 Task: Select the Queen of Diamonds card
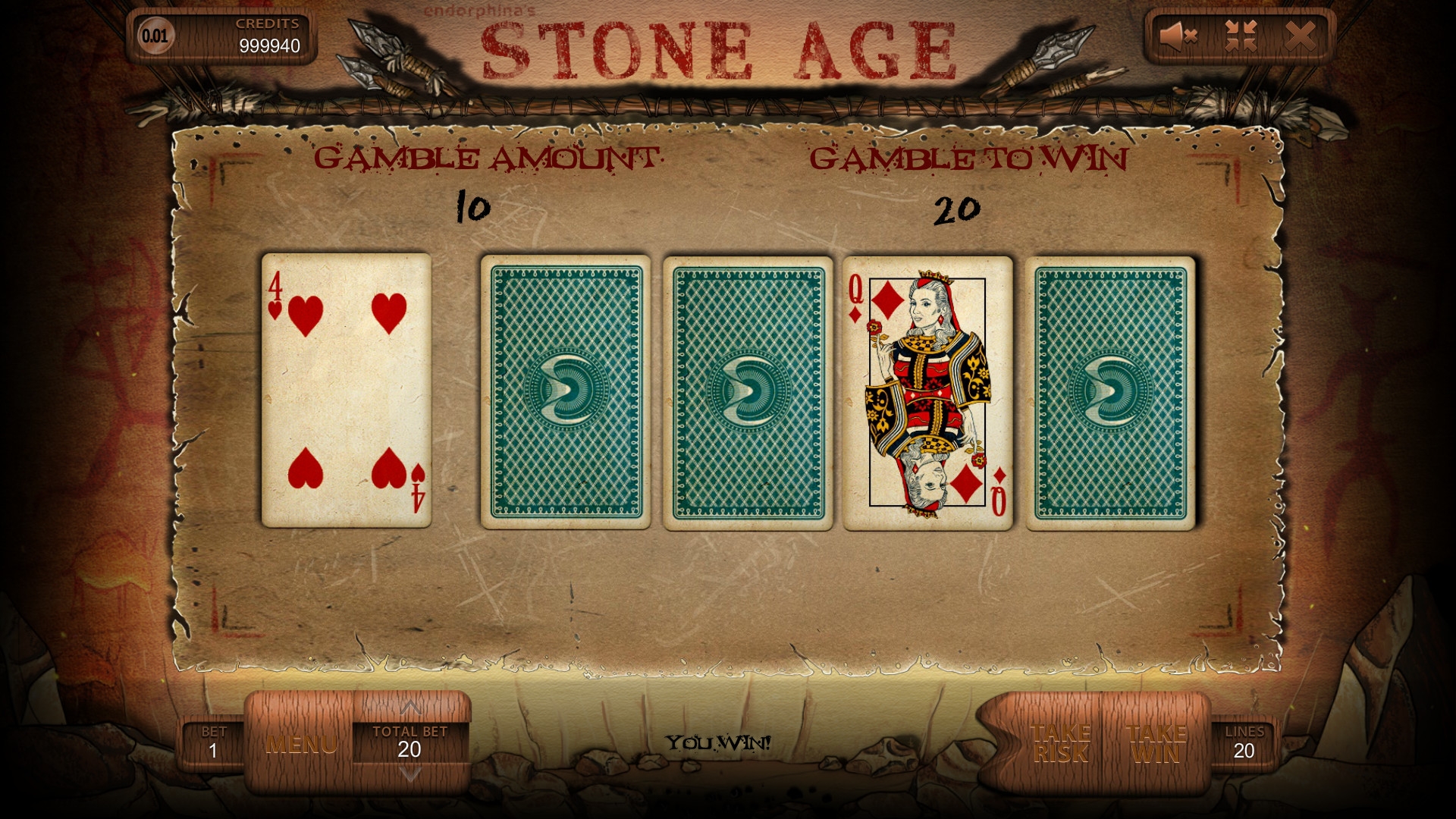(927, 393)
